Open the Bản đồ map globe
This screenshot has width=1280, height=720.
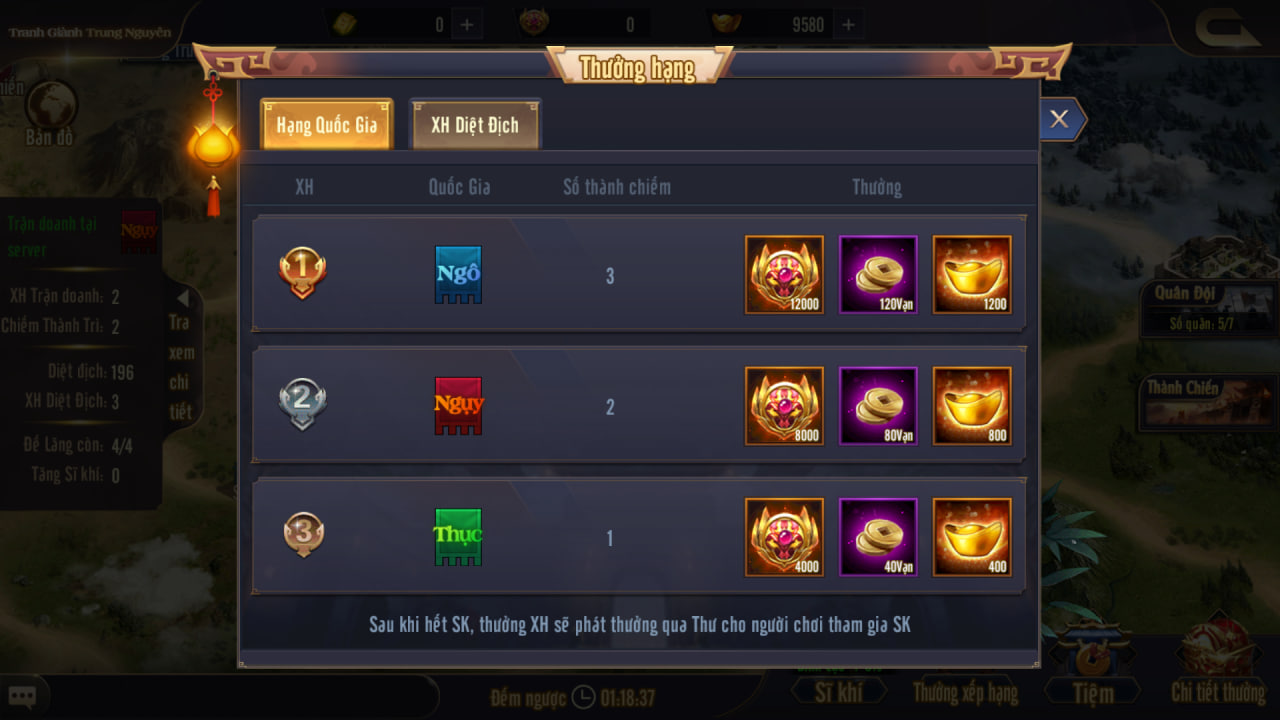pos(51,110)
